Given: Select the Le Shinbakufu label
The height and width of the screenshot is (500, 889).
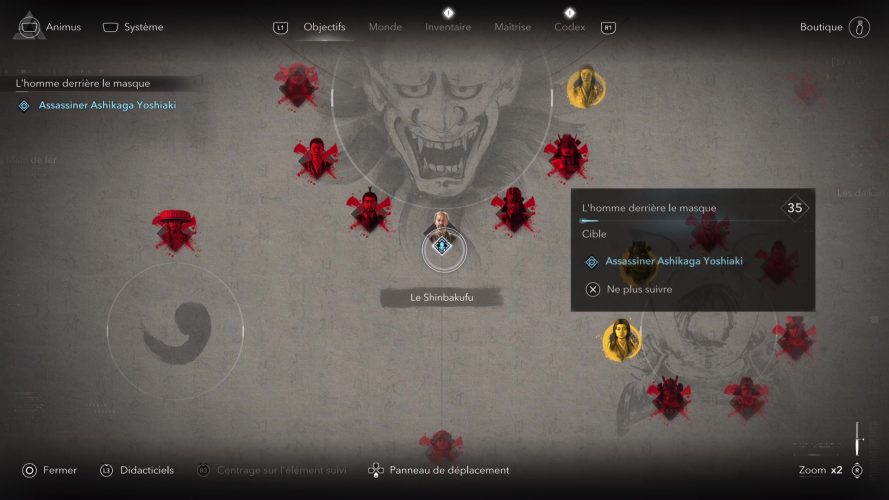Looking at the screenshot, I should point(441,297).
